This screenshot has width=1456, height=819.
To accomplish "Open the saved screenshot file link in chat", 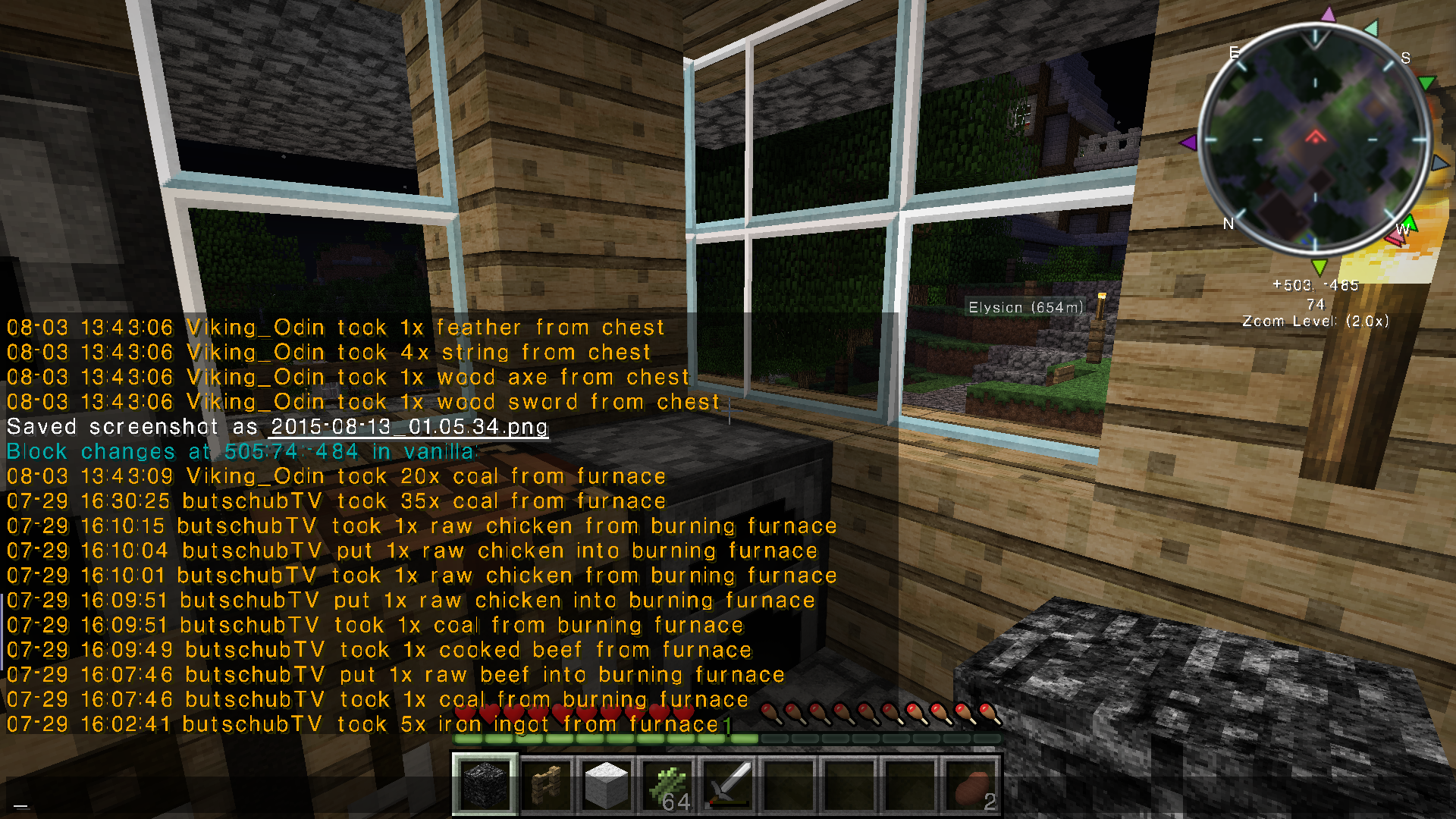I will point(409,427).
